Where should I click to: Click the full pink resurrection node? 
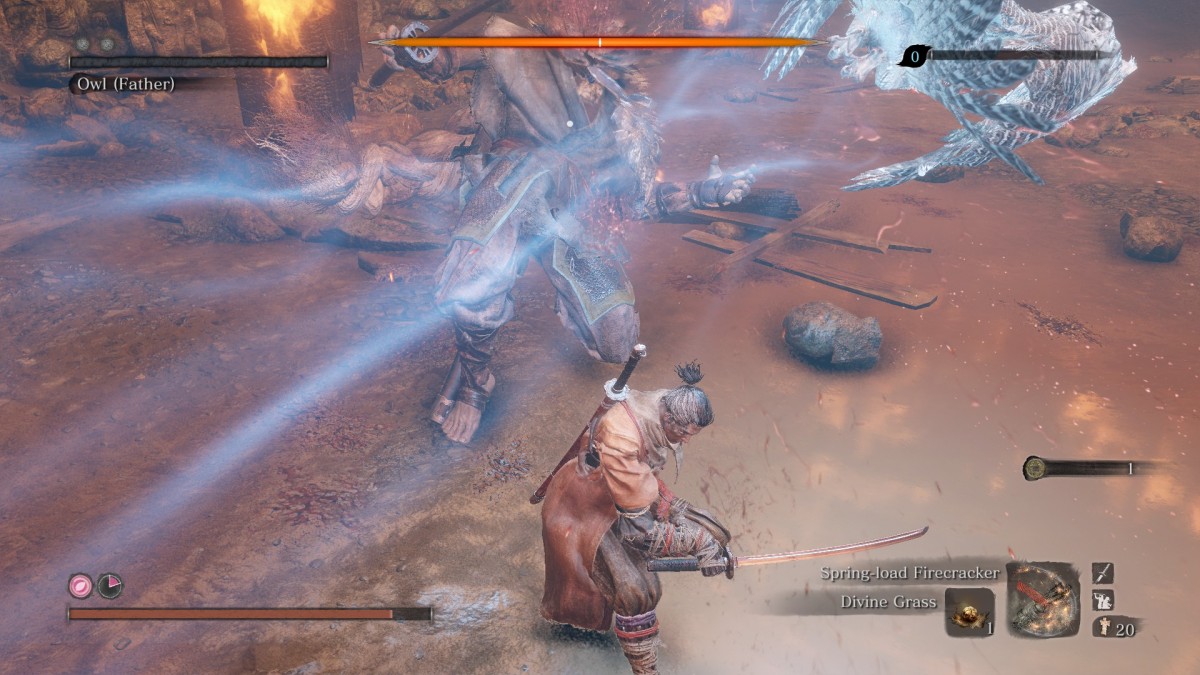click(x=80, y=586)
